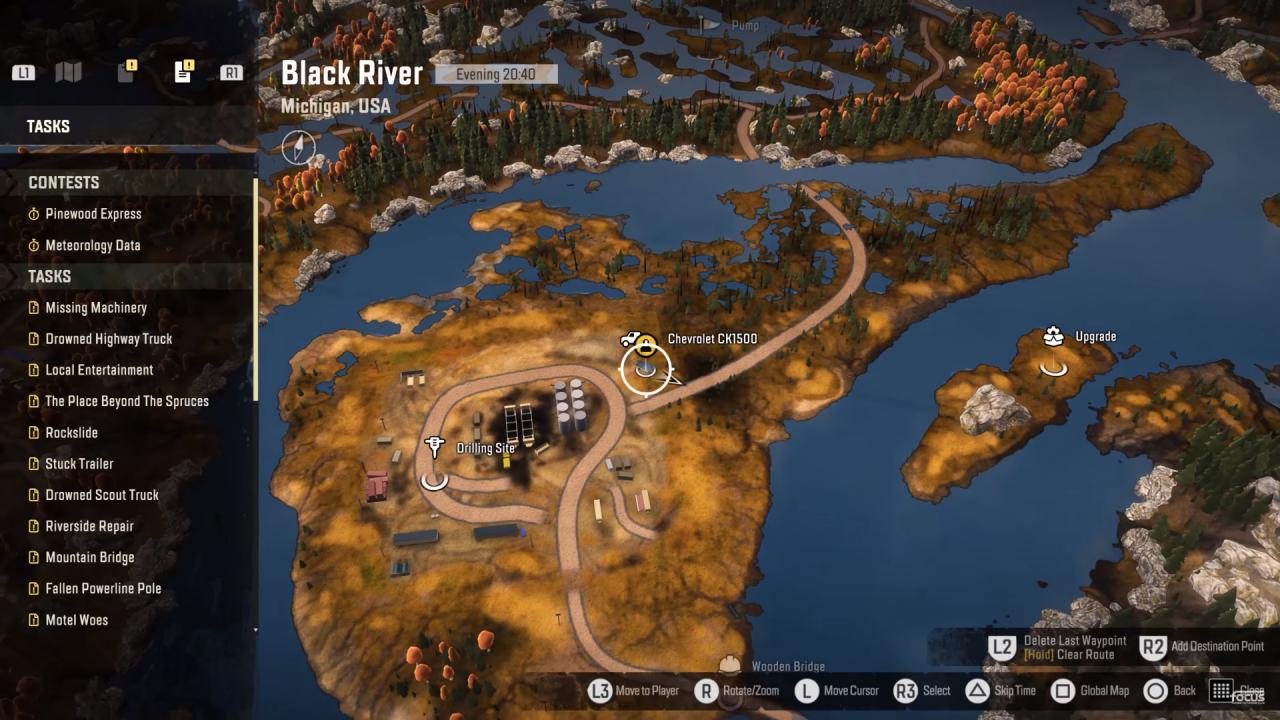Open the Missing Machinery task
The height and width of the screenshot is (720, 1280).
pos(96,308)
